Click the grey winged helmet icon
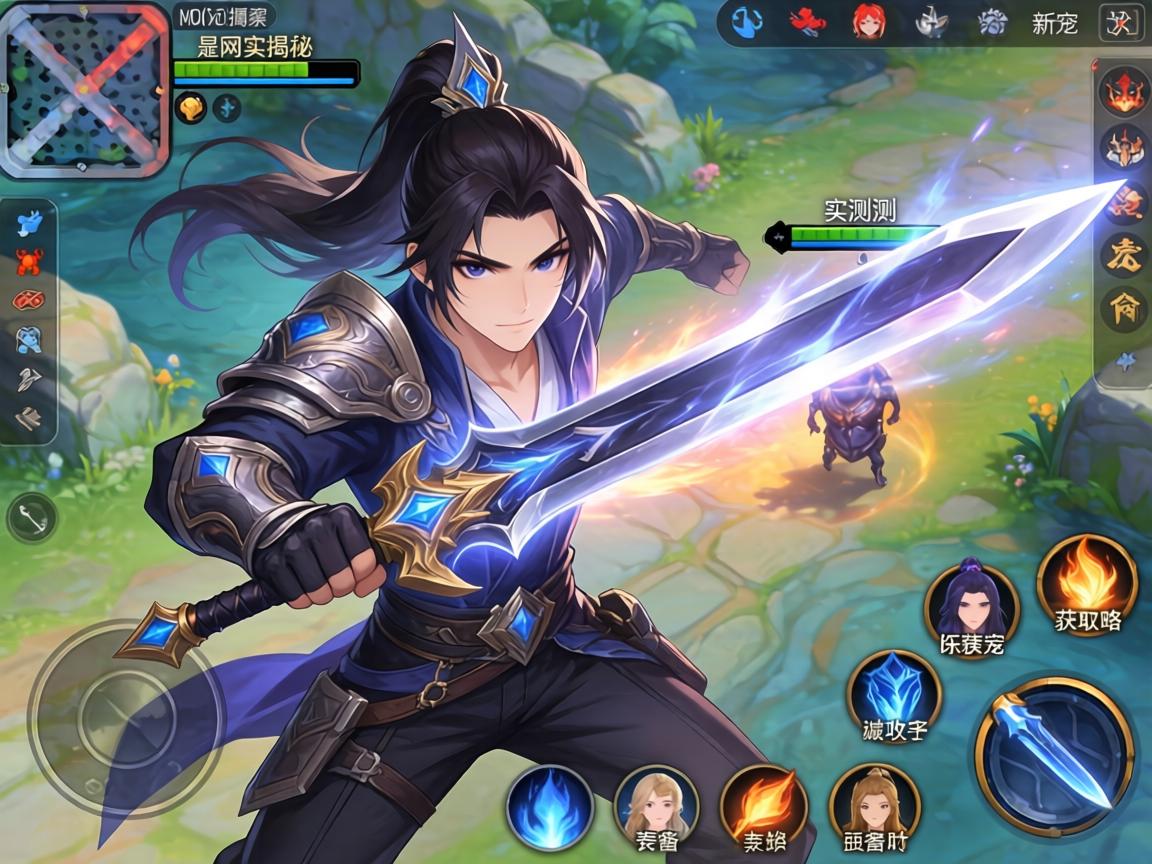This screenshot has height=864, width=1152. (x=932, y=22)
